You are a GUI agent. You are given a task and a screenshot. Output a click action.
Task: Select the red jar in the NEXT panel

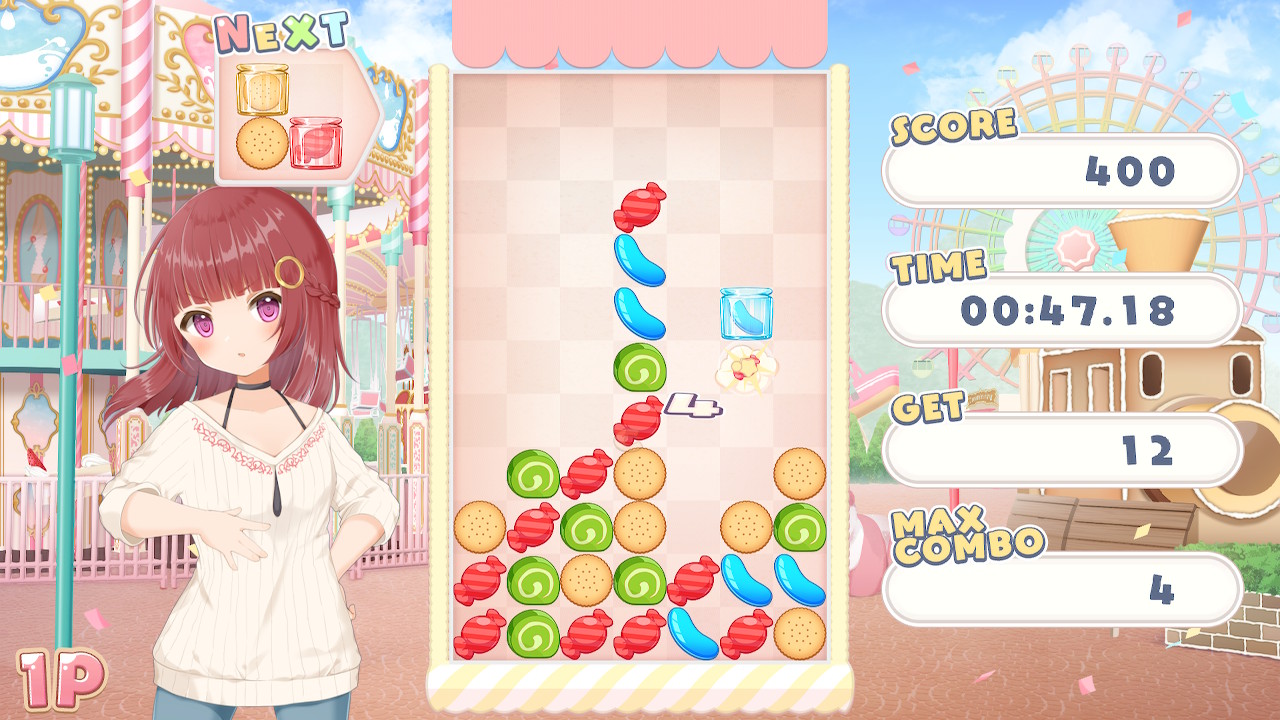click(x=314, y=144)
